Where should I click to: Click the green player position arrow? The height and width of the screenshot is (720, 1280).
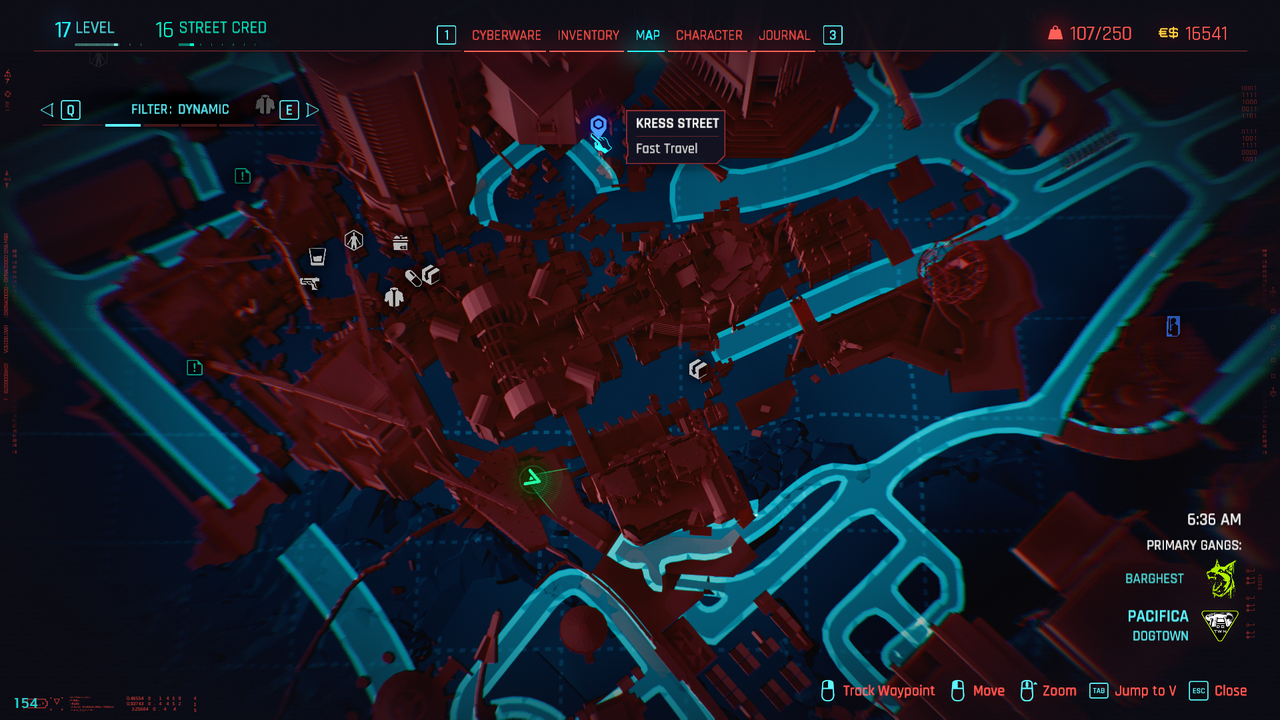536,479
